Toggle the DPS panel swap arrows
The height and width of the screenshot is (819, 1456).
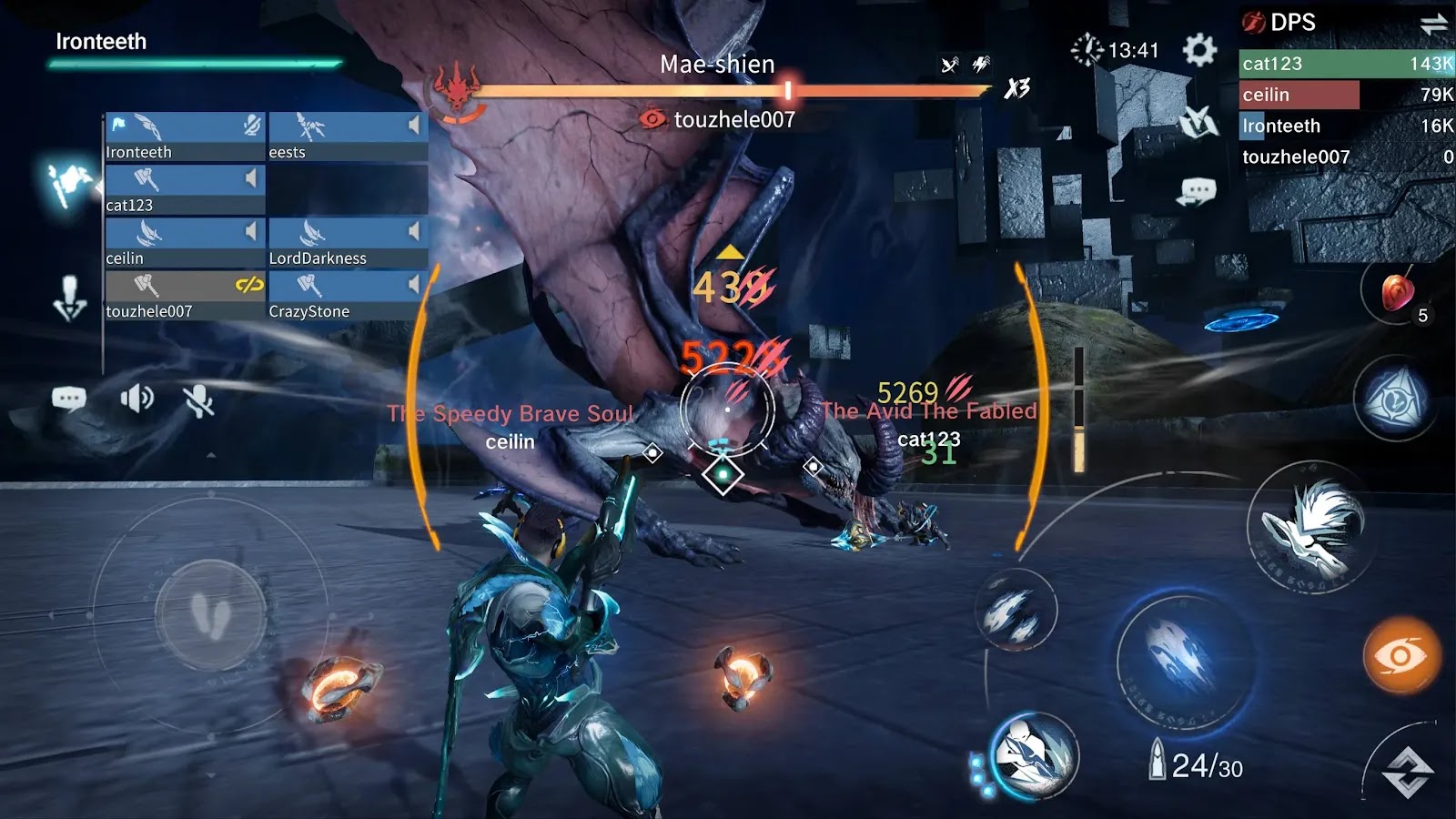(1433, 25)
